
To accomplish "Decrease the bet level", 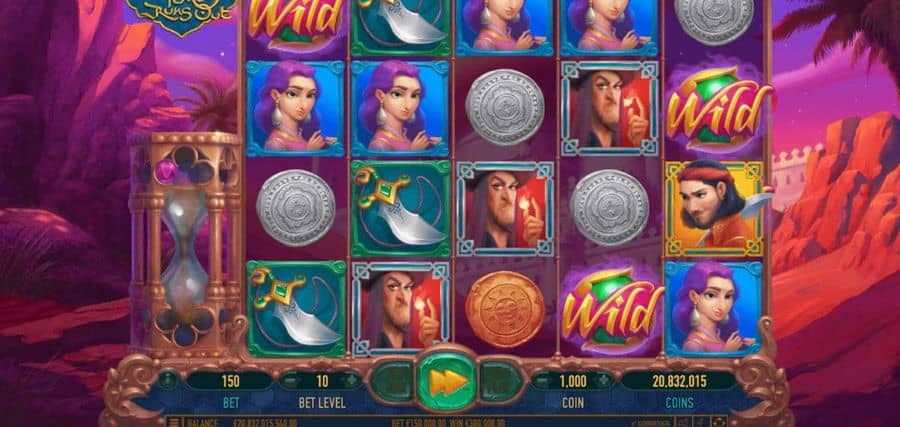I will click(289, 380).
